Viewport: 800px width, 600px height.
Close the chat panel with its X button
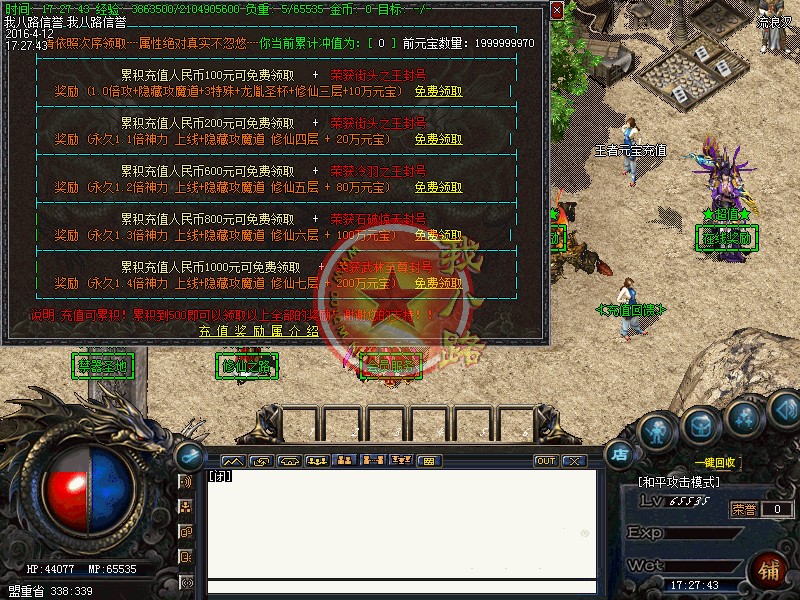click(574, 461)
